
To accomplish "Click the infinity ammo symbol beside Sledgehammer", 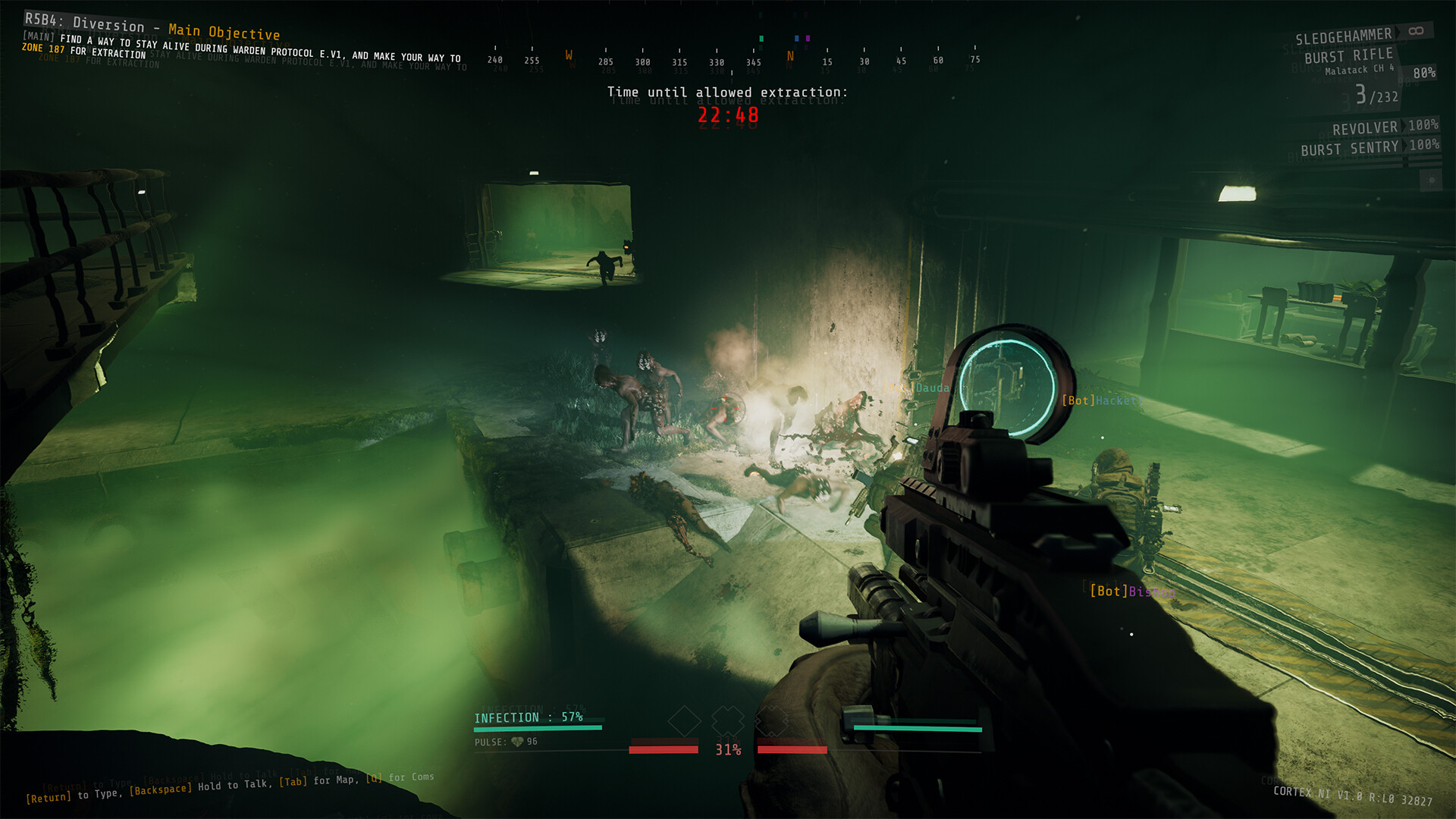I will coord(1415,31).
